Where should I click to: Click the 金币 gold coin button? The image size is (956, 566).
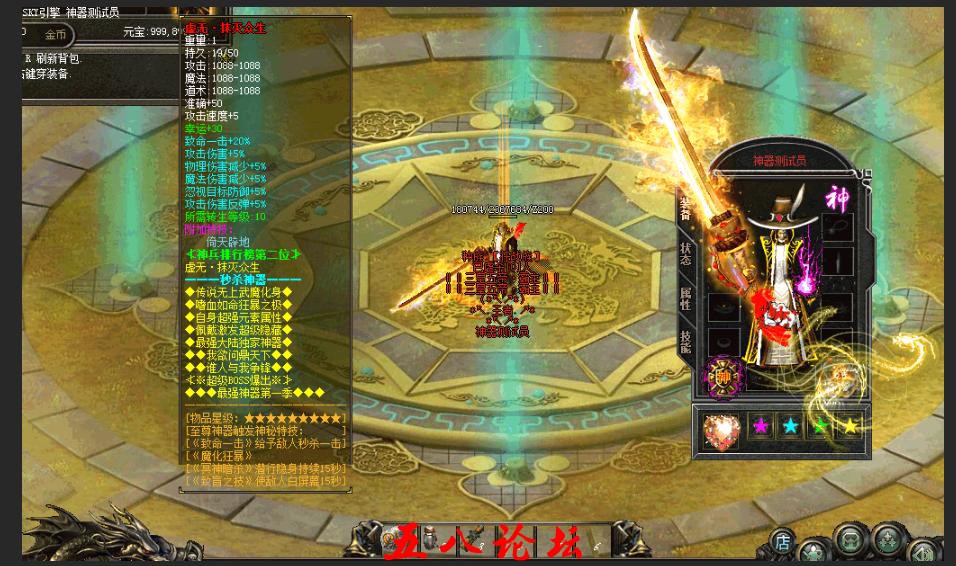pos(56,35)
